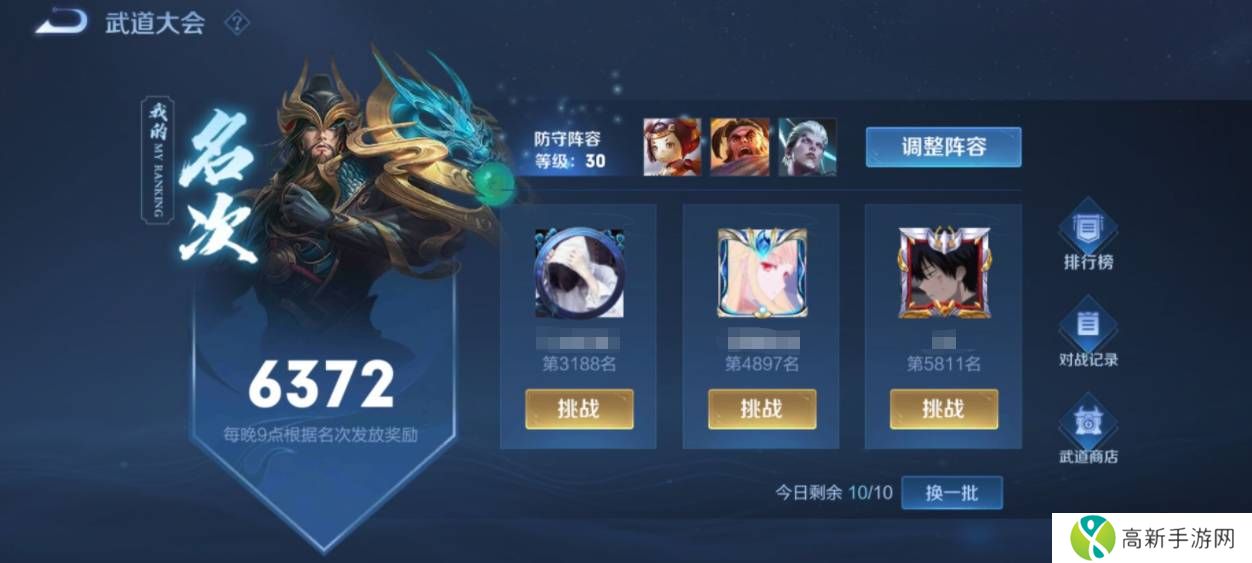The width and height of the screenshot is (1252, 563).
Task: Select the white-haired defense hero portrait
Action: pyautogui.click(x=807, y=147)
